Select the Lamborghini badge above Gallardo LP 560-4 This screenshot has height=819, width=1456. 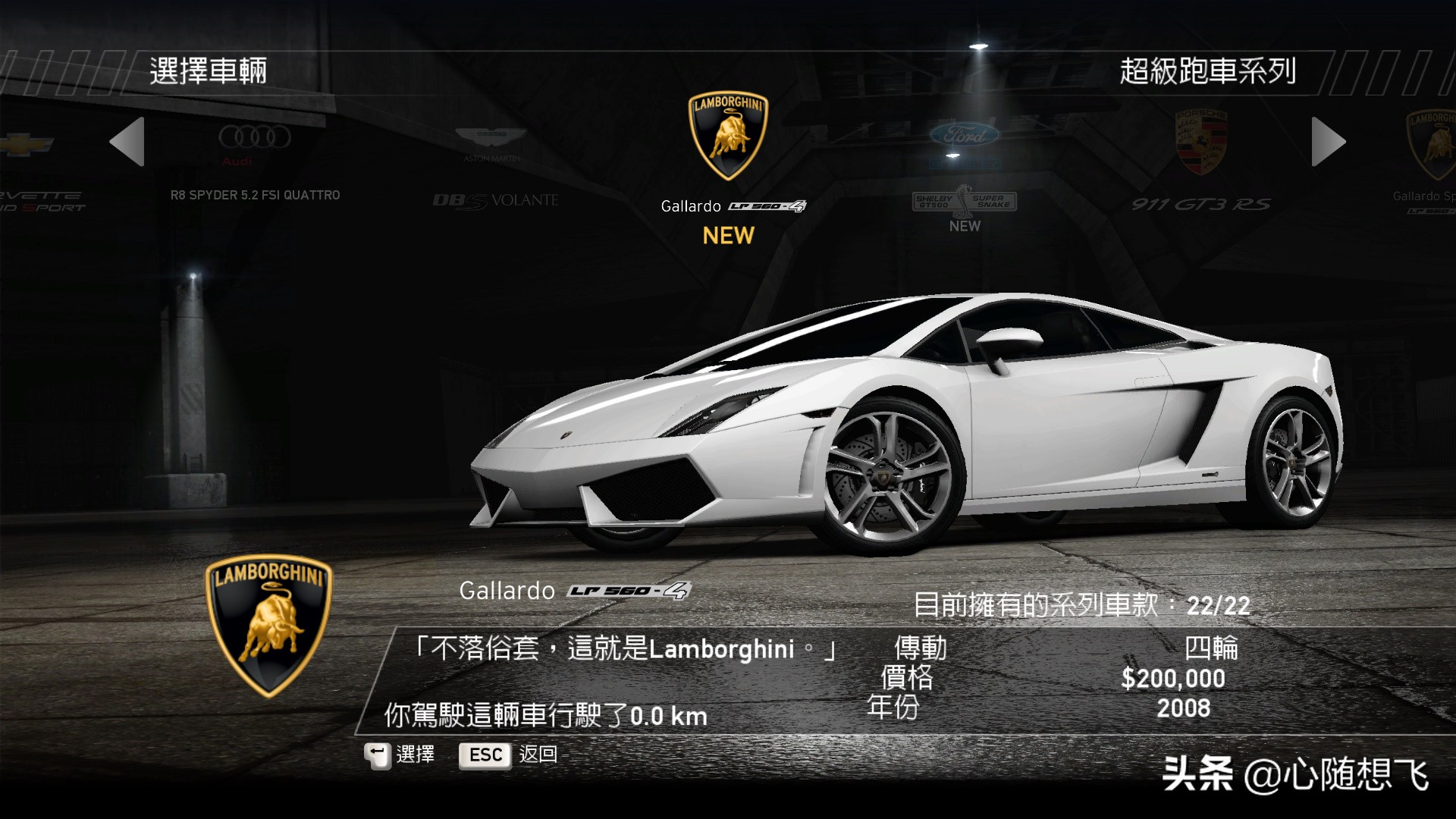pos(728,136)
